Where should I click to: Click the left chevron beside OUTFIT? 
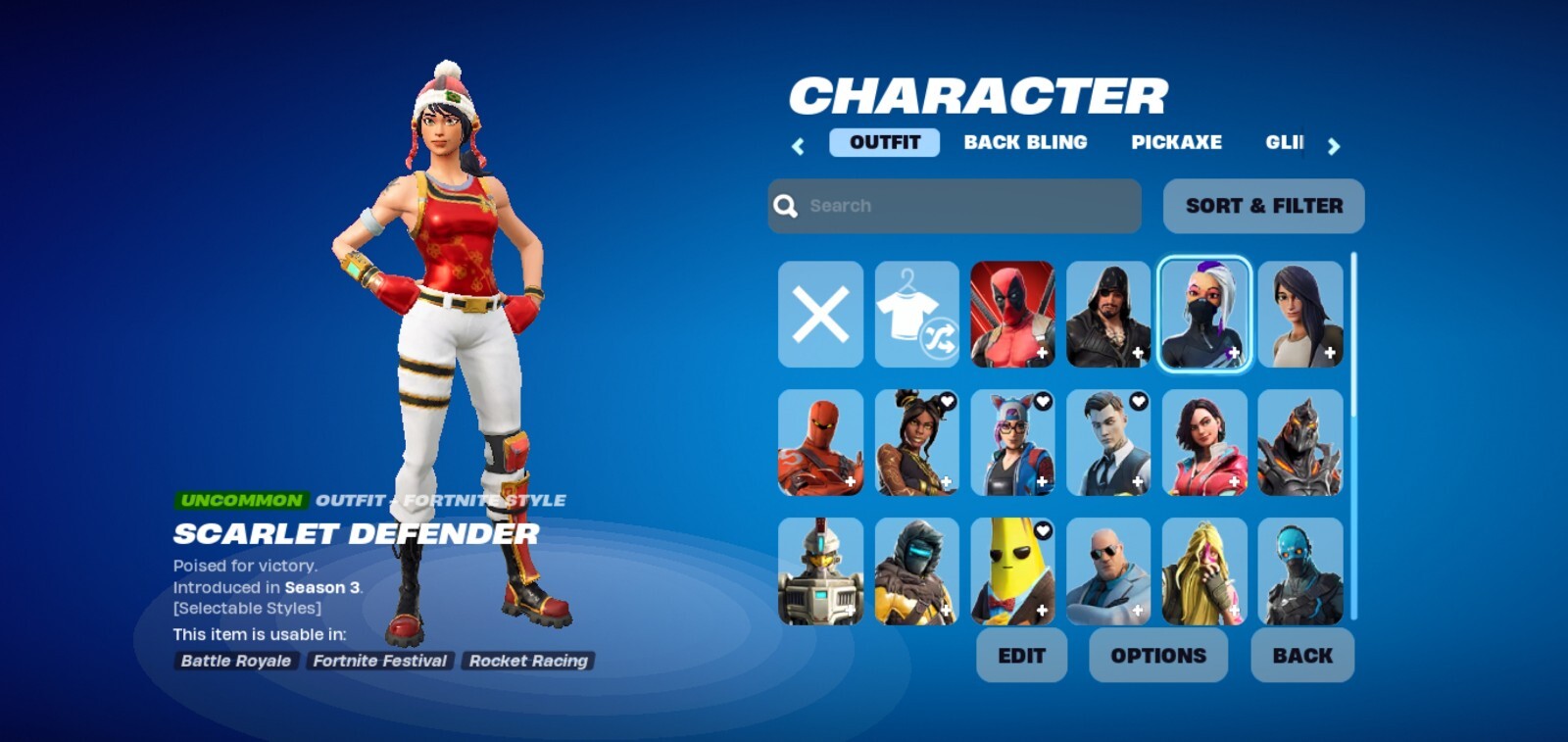coord(798,144)
